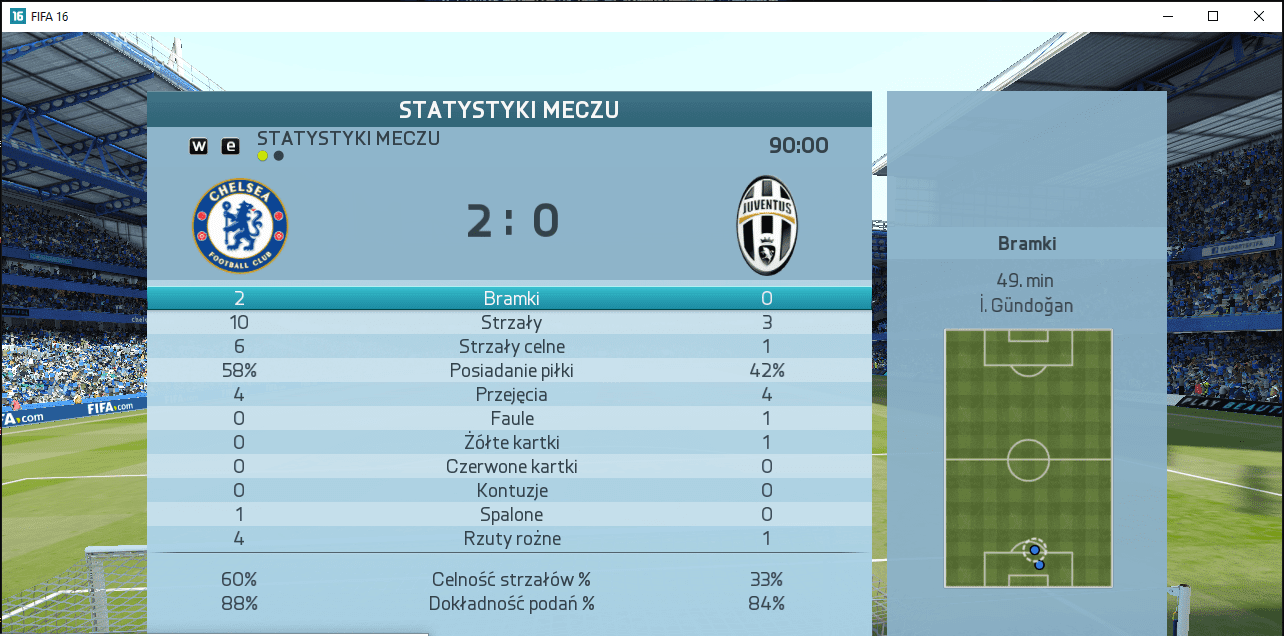Screen dimensions: 1284x636
Task: Choose the Czerwone kartki row
Action: pos(511,467)
